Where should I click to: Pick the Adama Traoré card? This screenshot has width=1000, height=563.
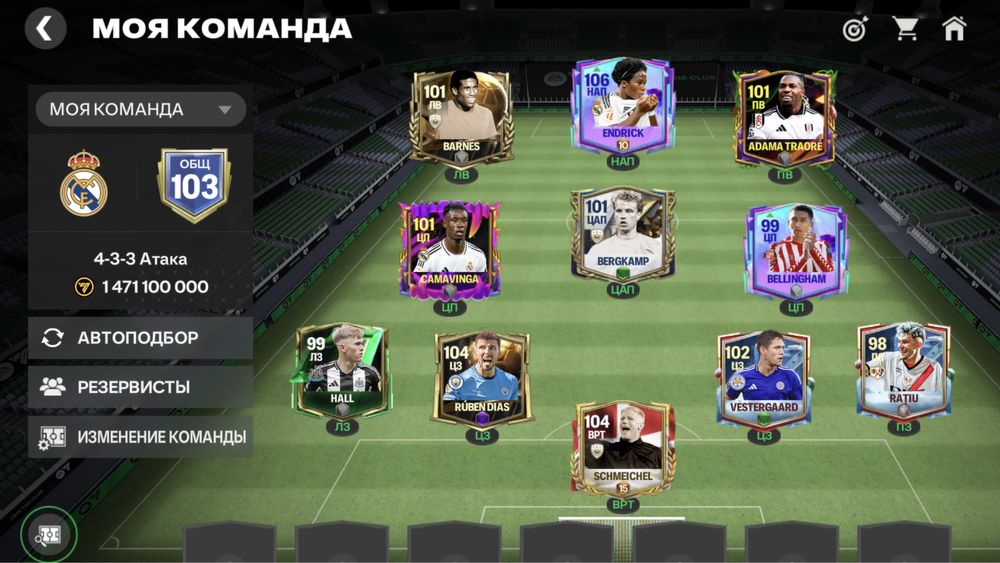point(784,117)
